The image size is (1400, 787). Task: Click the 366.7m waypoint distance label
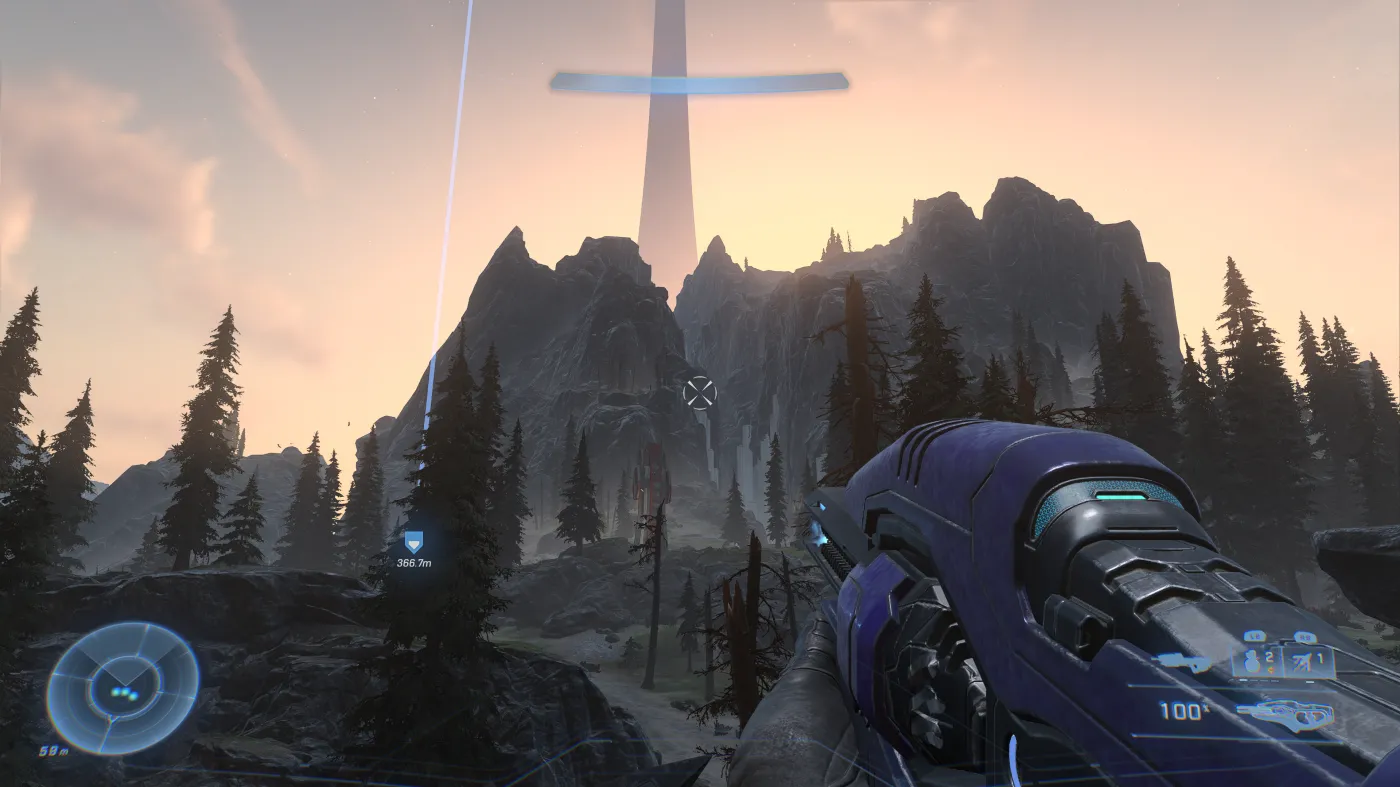coord(413,563)
